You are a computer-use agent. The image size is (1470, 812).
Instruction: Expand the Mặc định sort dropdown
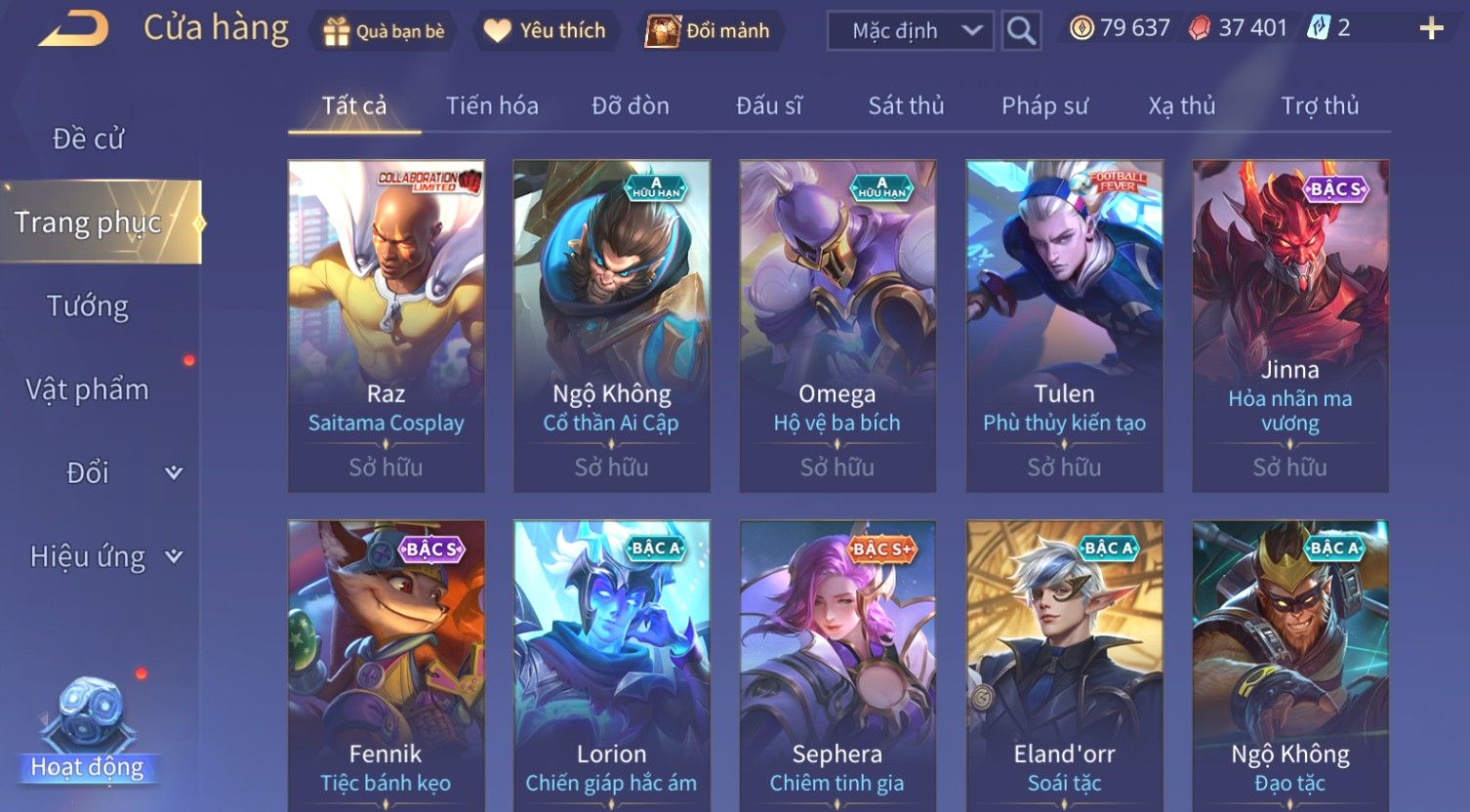911,31
